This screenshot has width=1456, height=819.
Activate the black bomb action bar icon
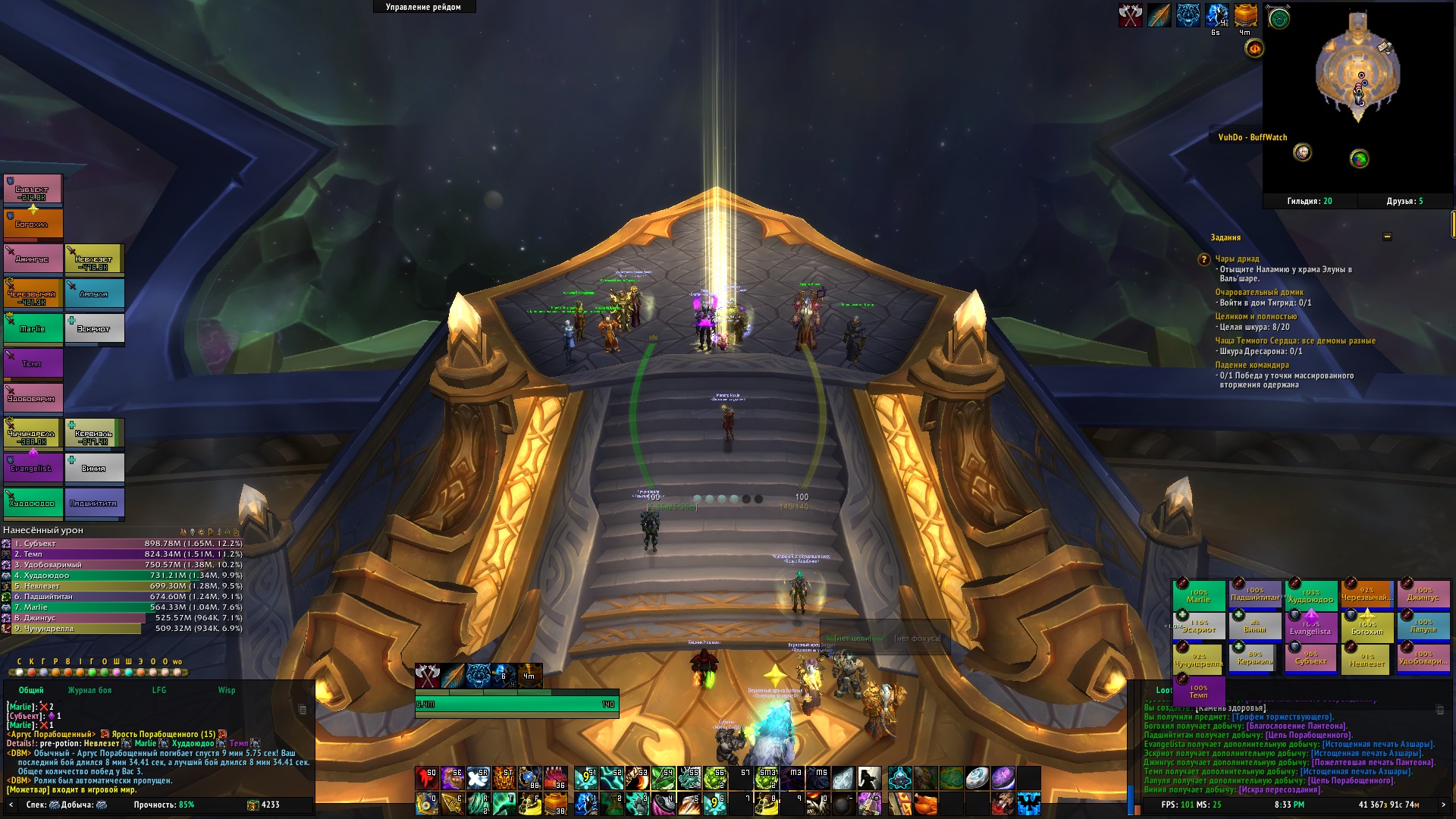pyautogui.click(x=843, y=802)
